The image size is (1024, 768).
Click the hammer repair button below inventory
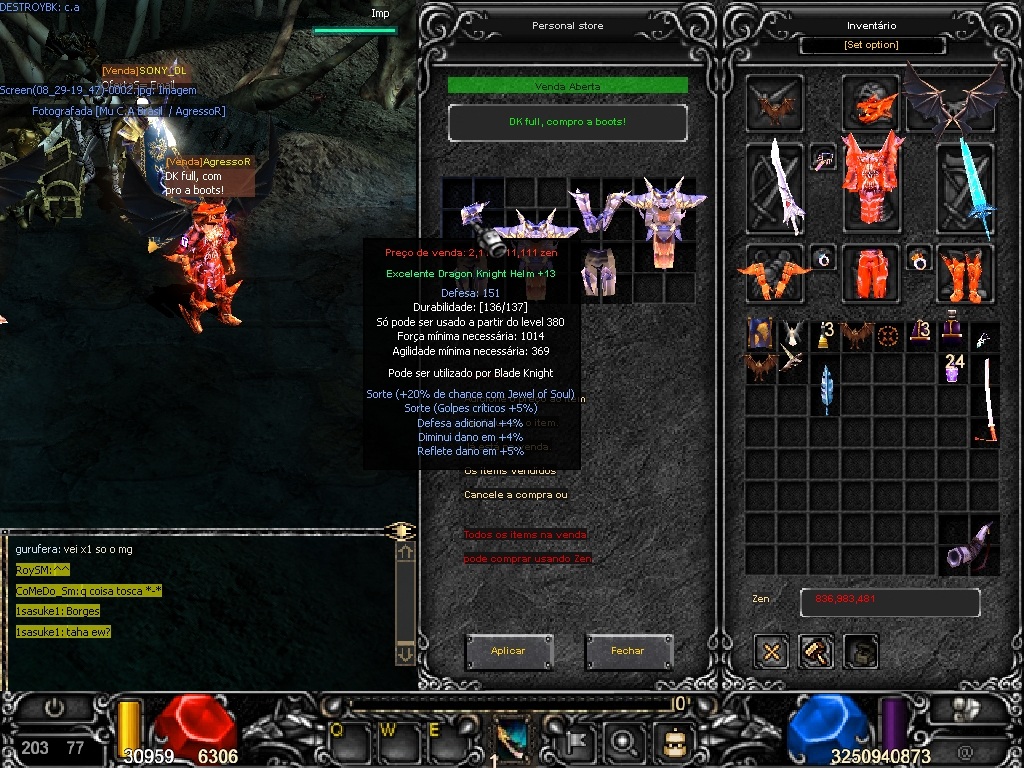click(x=816, y=651)
